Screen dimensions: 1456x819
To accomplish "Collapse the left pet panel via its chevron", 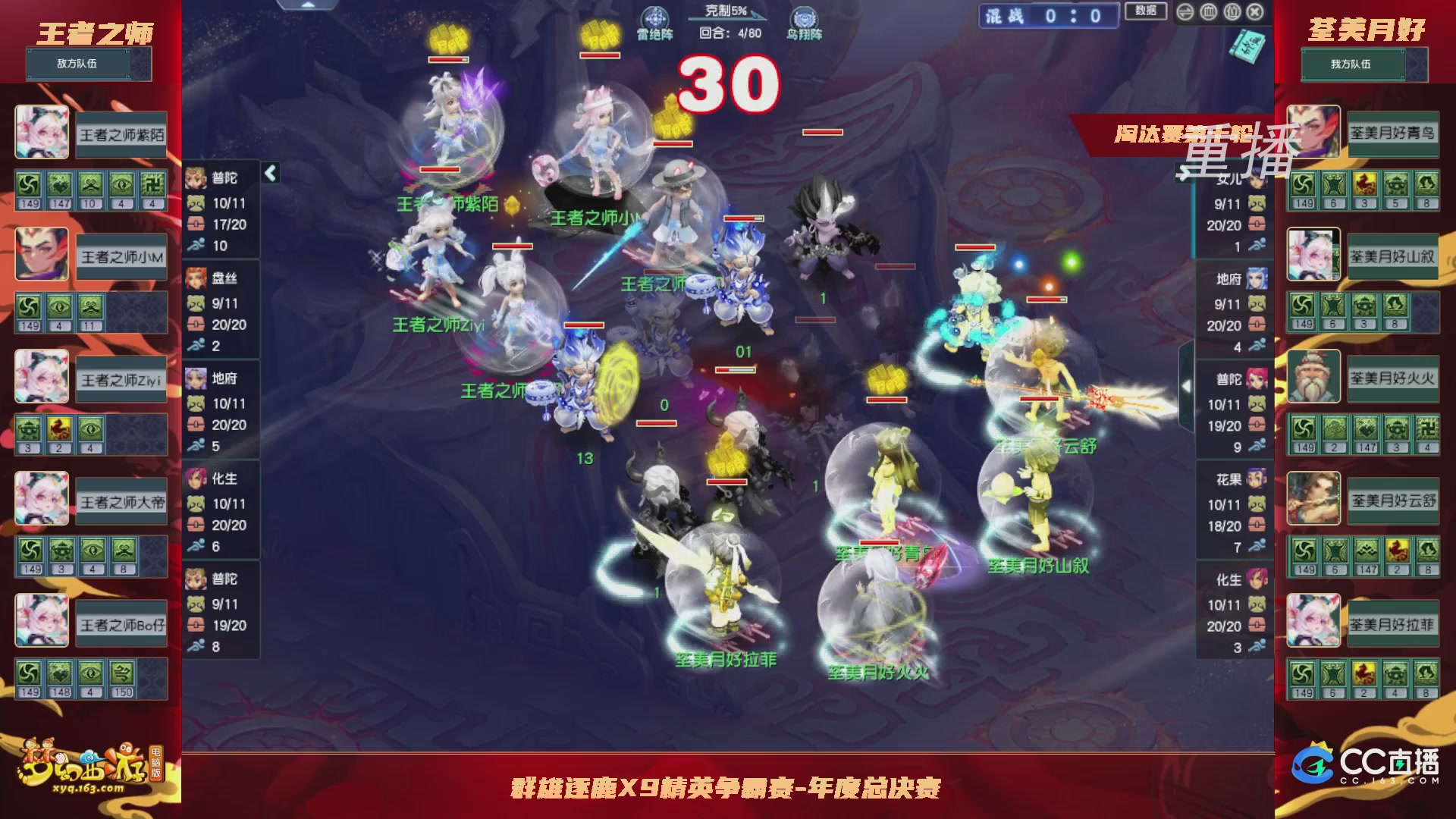I will [269, 172].
